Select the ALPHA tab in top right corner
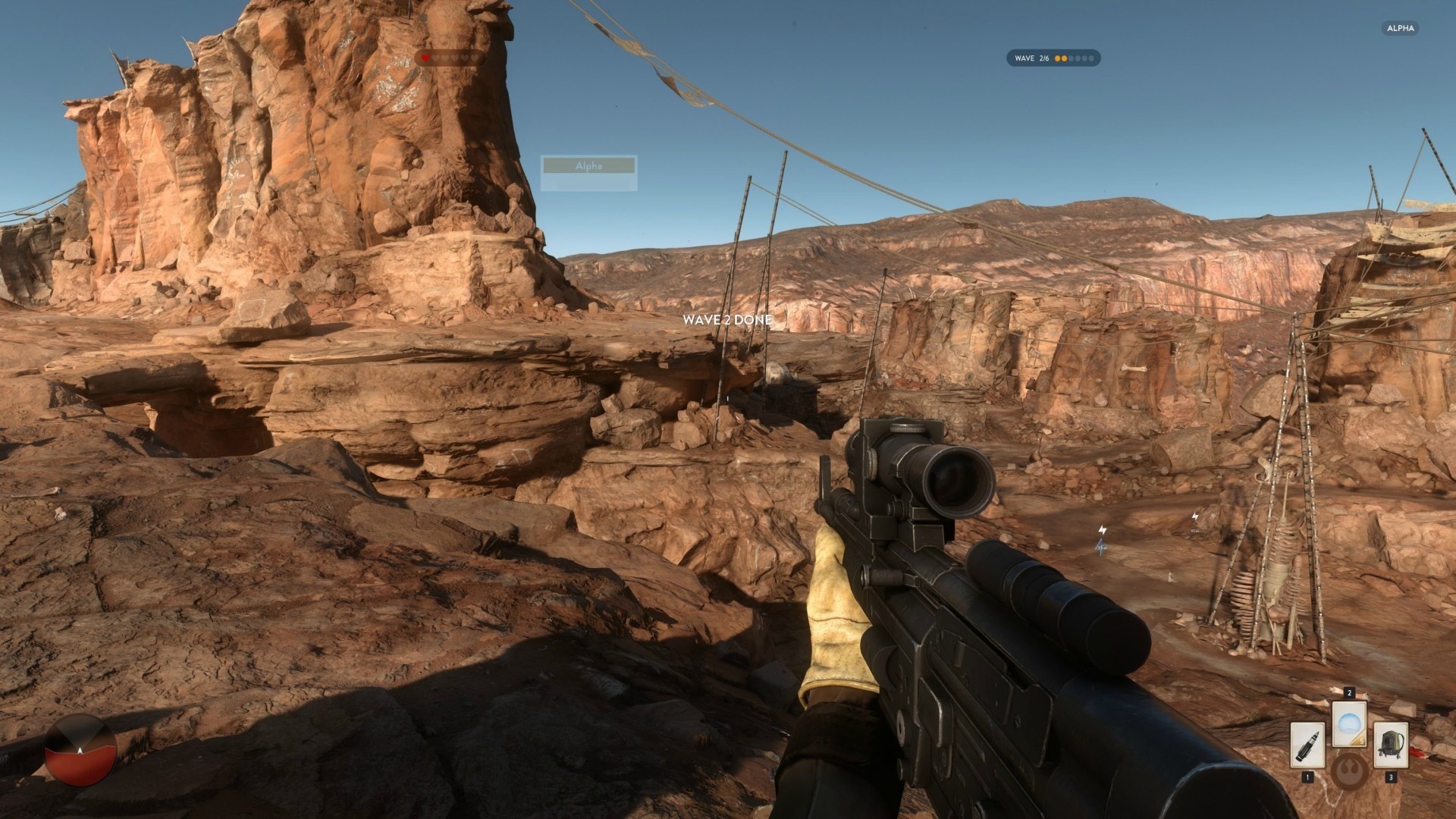Screen dimensions: 1456x819 tap(1399, 28)
